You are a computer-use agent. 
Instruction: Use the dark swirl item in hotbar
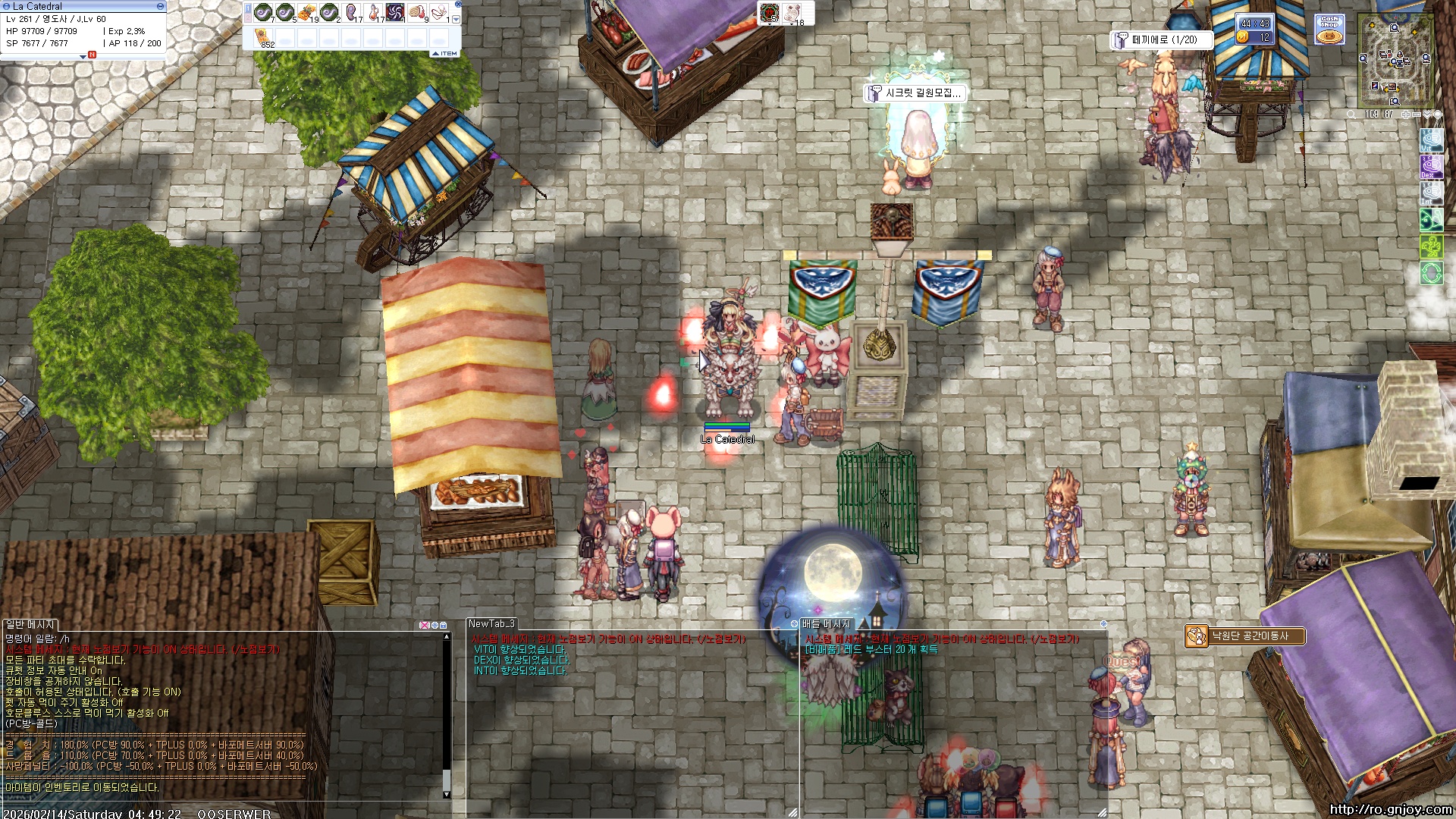click(395, 13)
